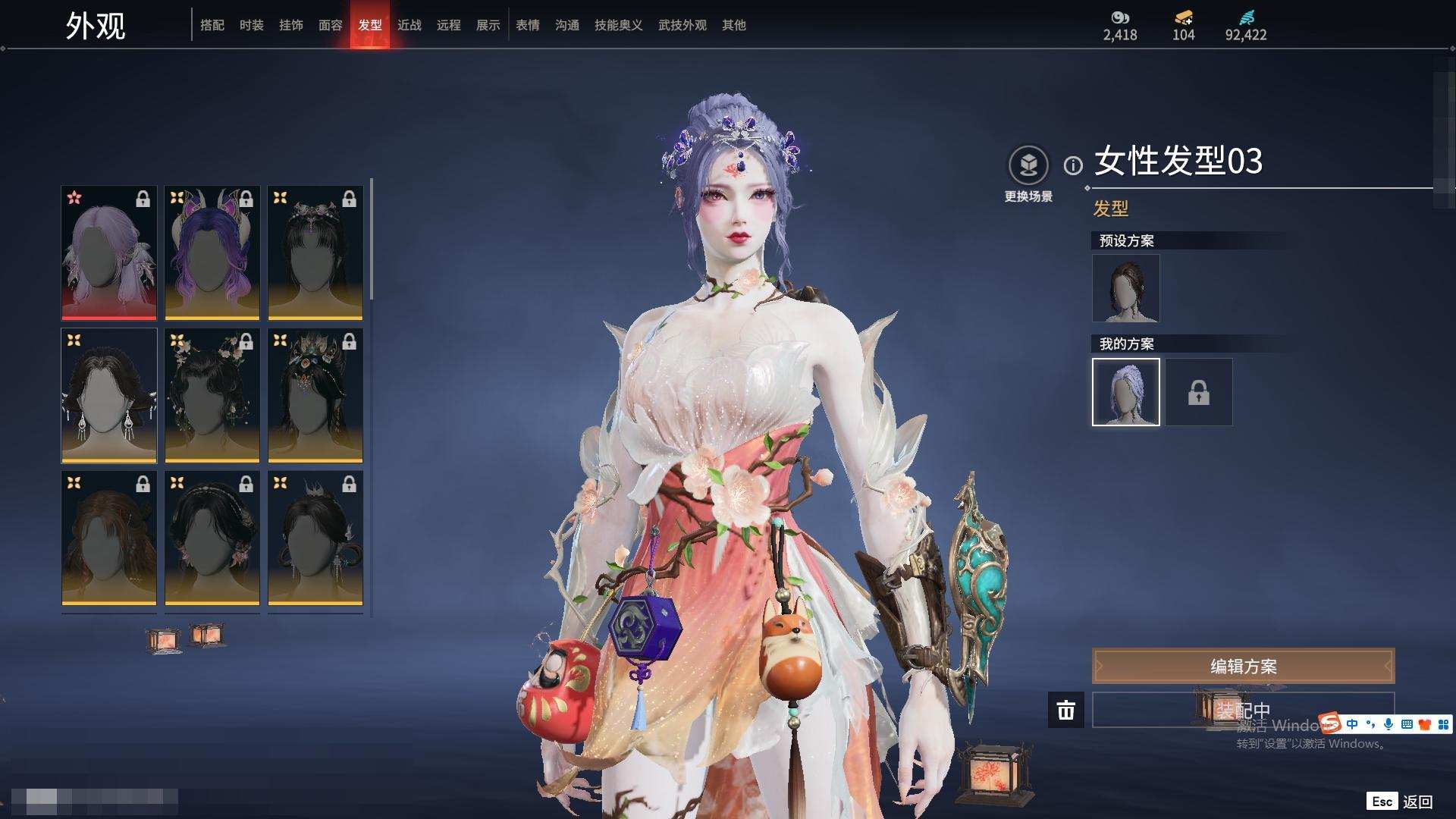Click the 编辑方案 edit scheme button
Screen dimensions: 1456x819
(1243, 666)
